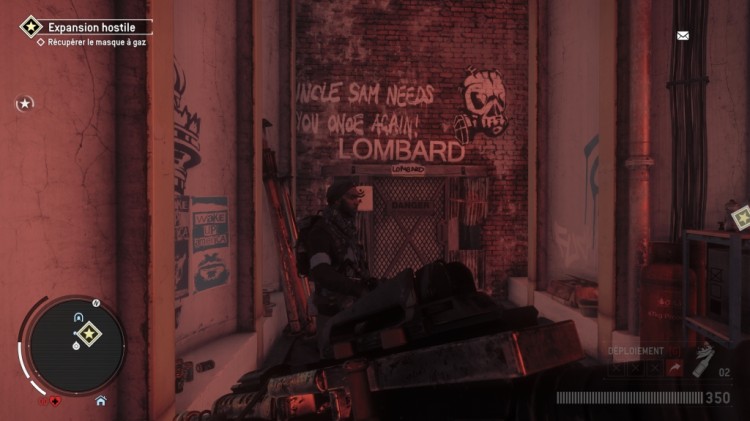Activate the red arrow deployment slot

[673, 369]
